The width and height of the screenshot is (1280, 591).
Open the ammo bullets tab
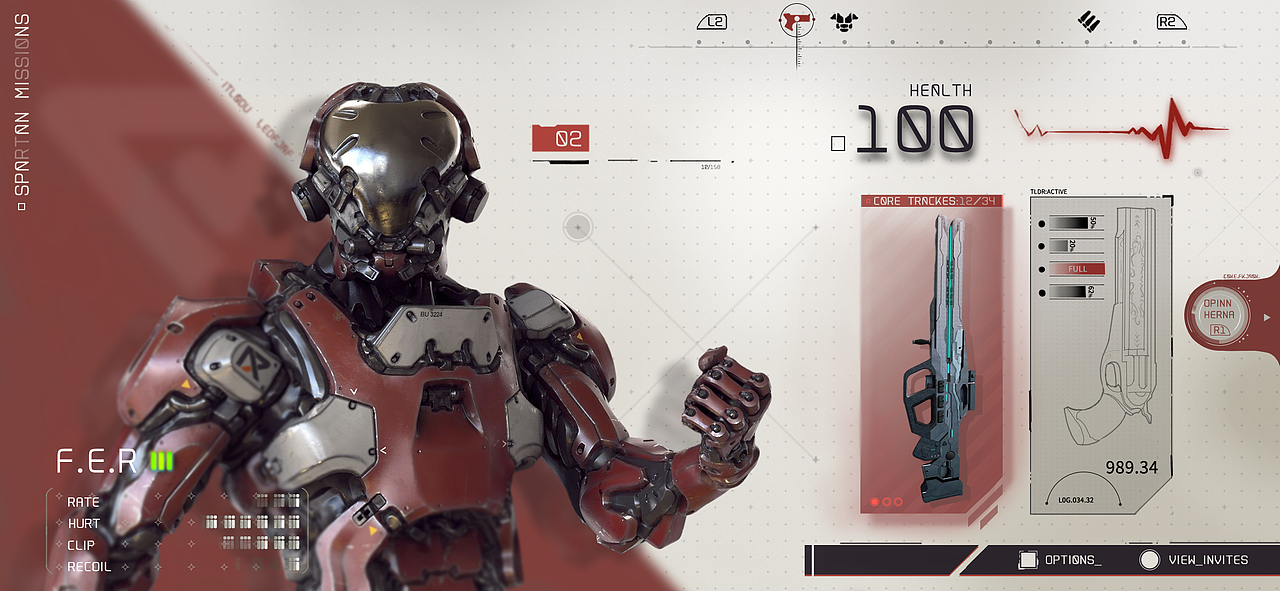click(x=1089, y=21)
